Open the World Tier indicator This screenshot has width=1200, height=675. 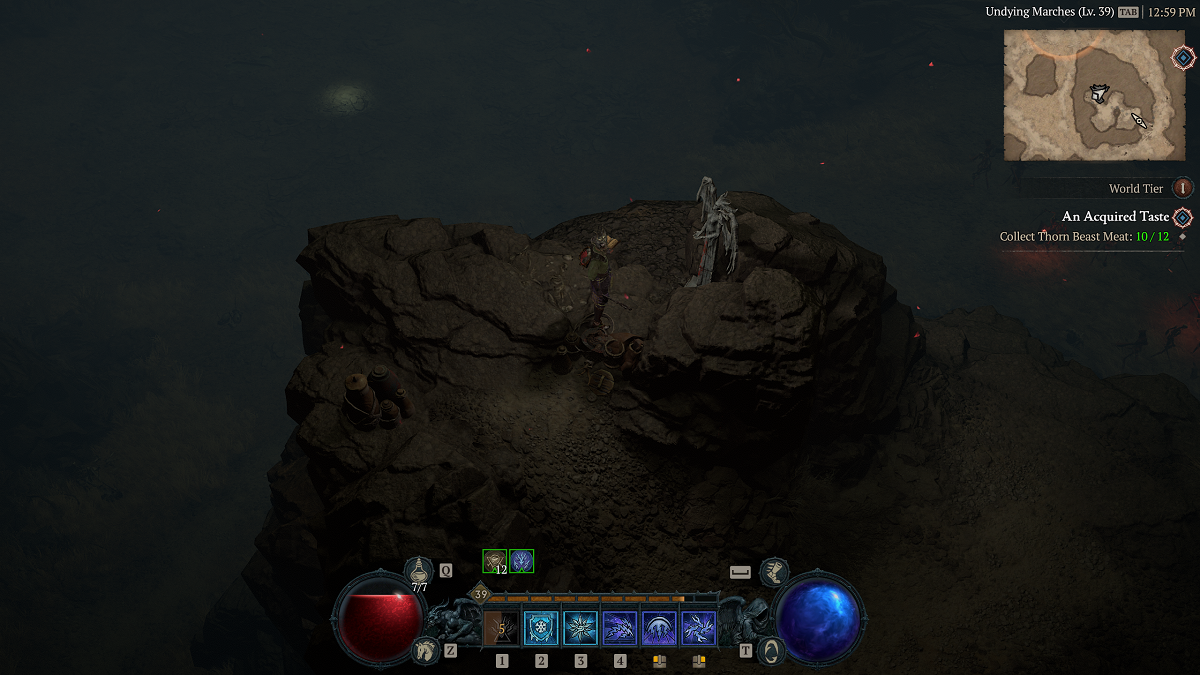(x=1183, y=188)
